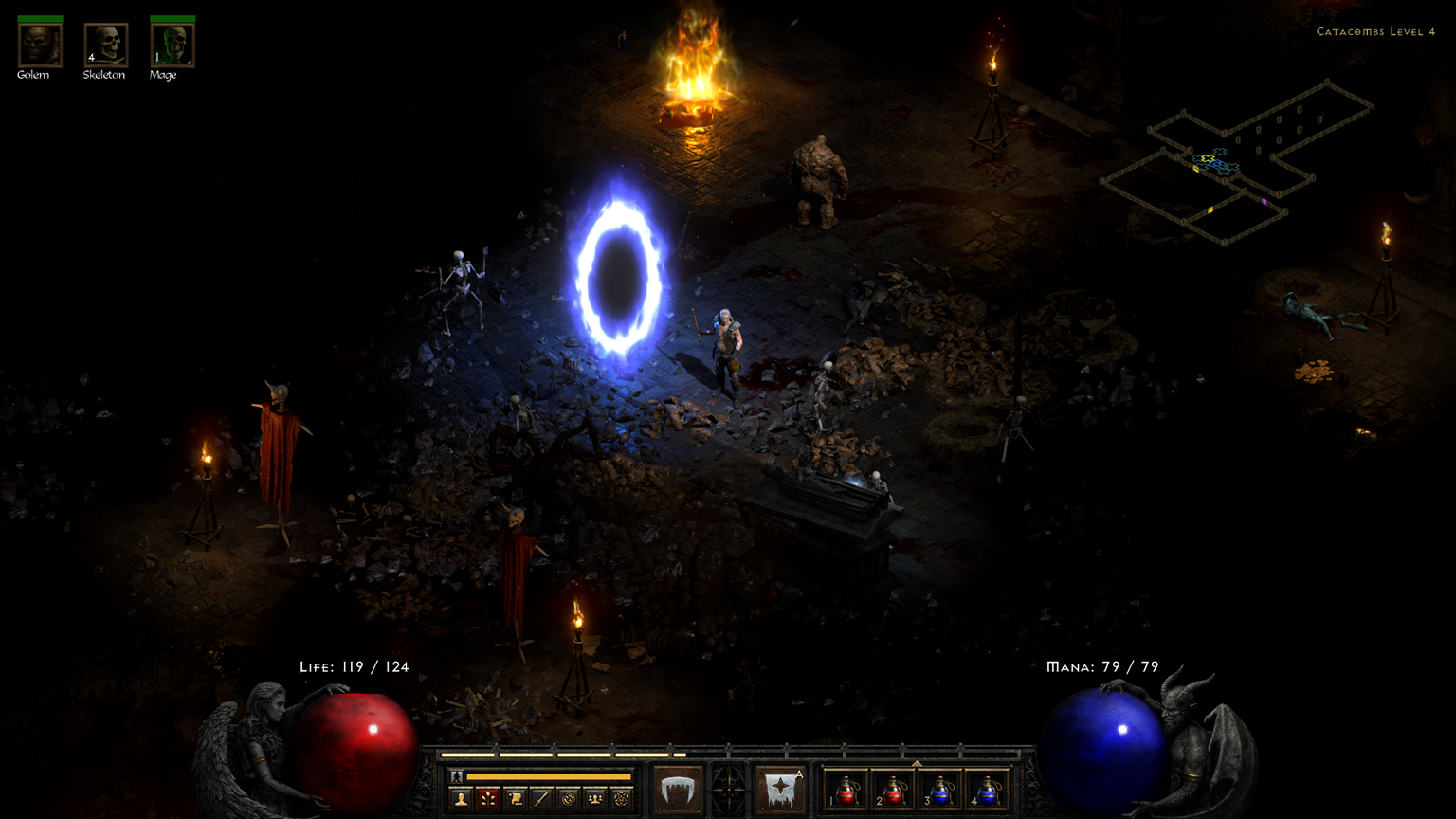This screenshot has height=819, width=1456.
Task: Open the party icon with two figures
Action: 594,799
